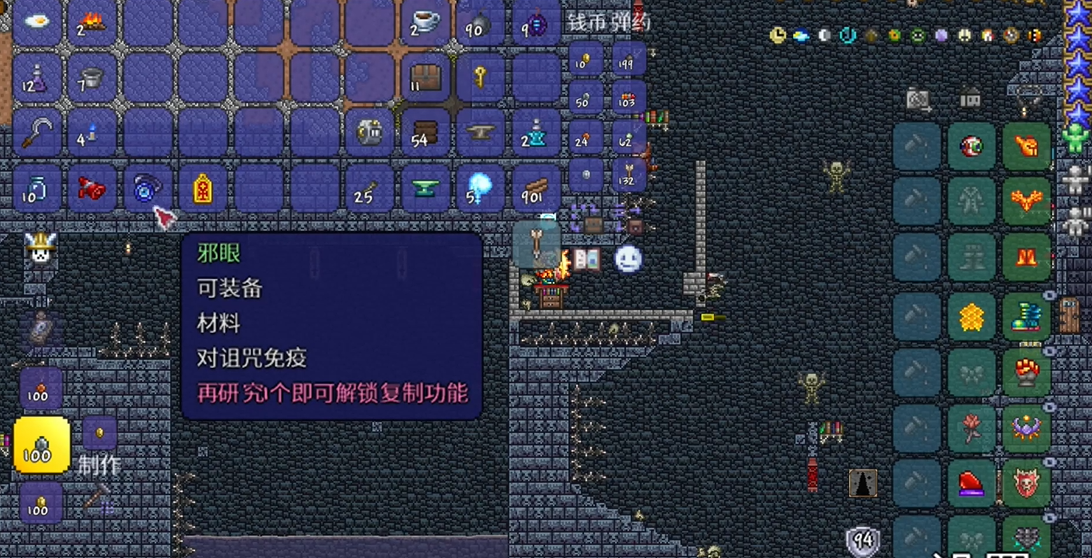Image resolution: width=1092 pixels, height=558 pixels.
Task: Select the coffee cup slot
Action: point(426,21)
